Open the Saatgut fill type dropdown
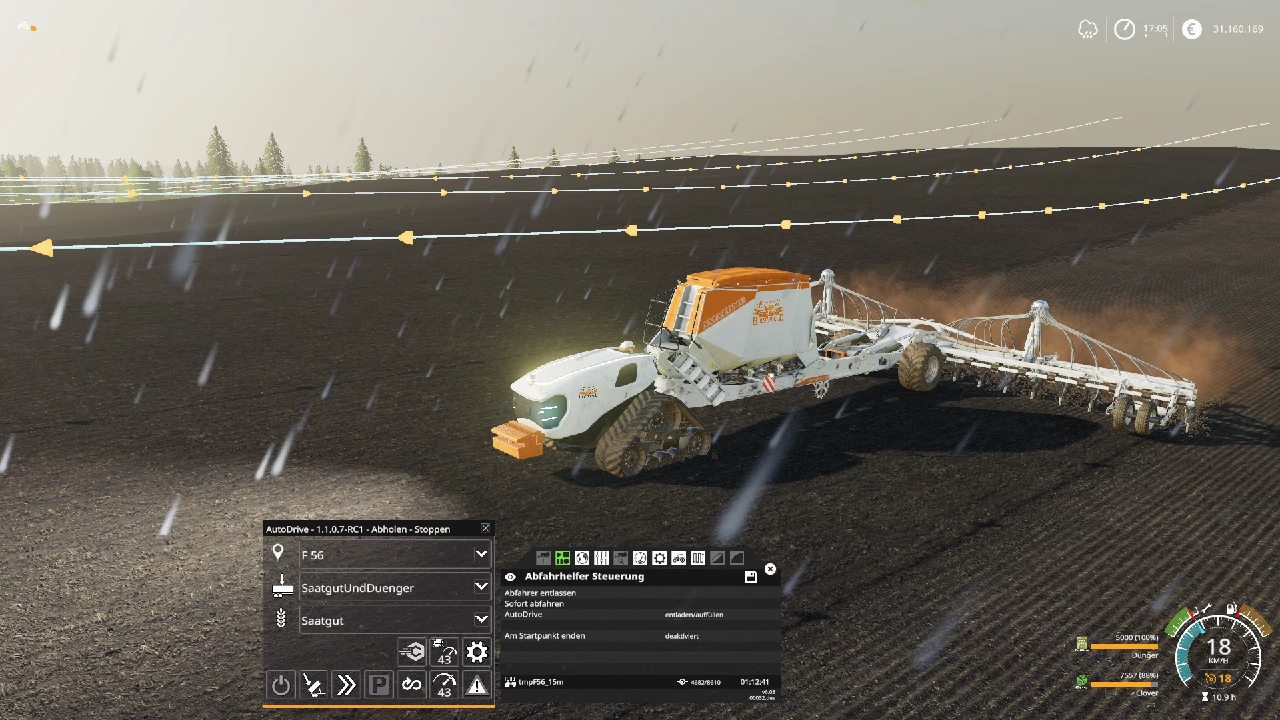Screen dimensions: 1280x720 tap(481, 620)
